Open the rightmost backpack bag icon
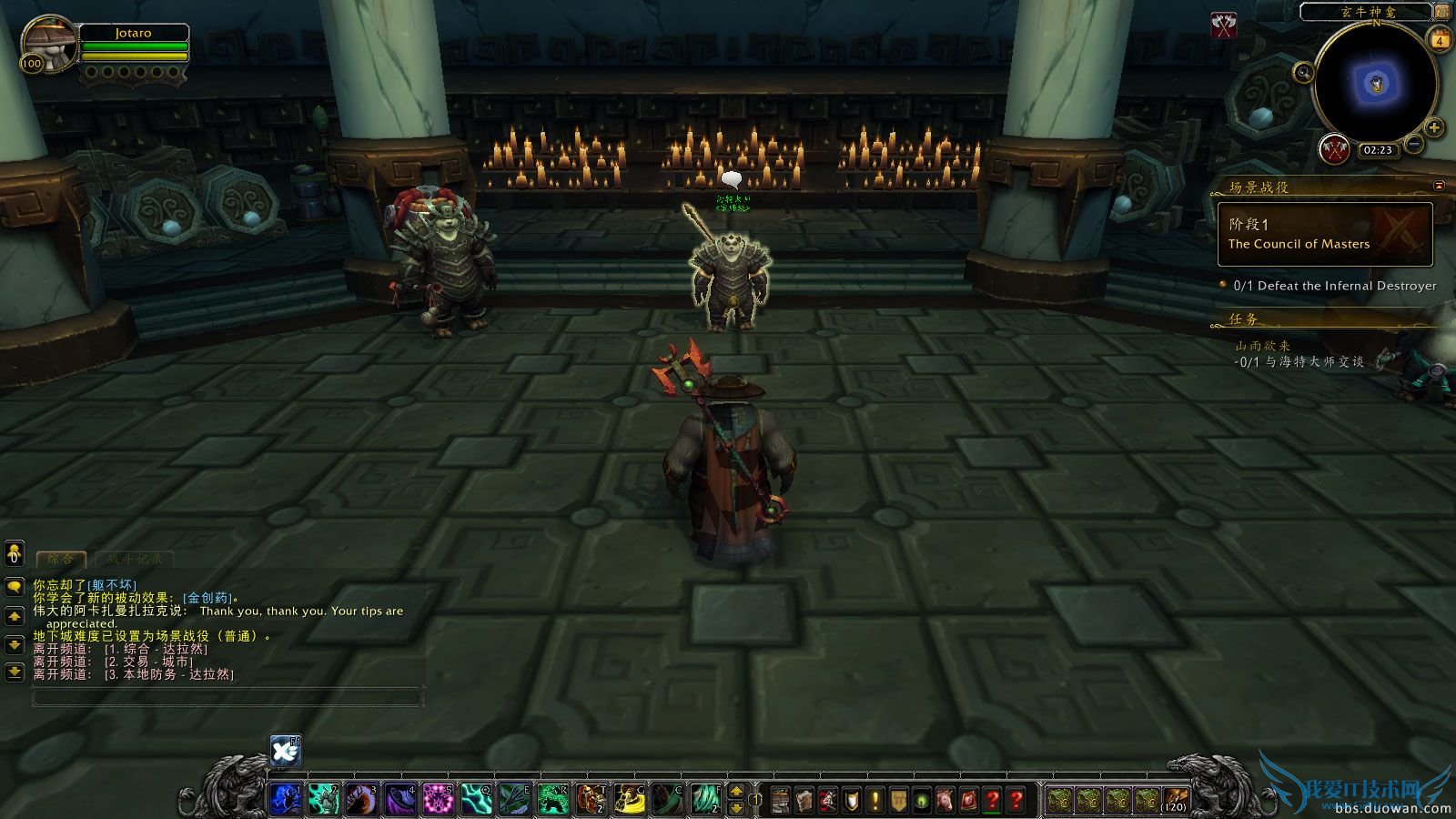Screen dimensions: 1456x819 (1175, 799)
